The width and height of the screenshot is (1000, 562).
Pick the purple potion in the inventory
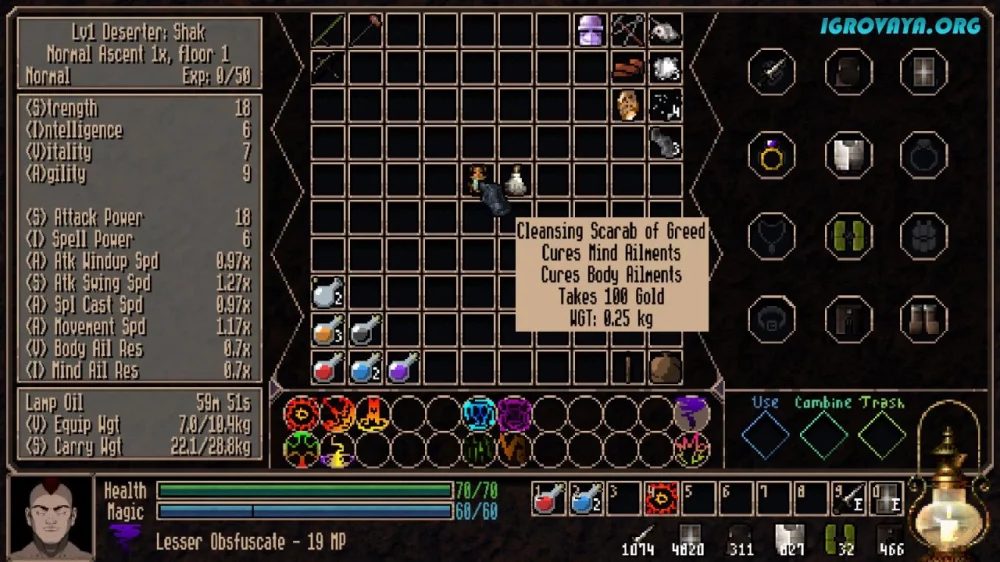pos(401,368)
